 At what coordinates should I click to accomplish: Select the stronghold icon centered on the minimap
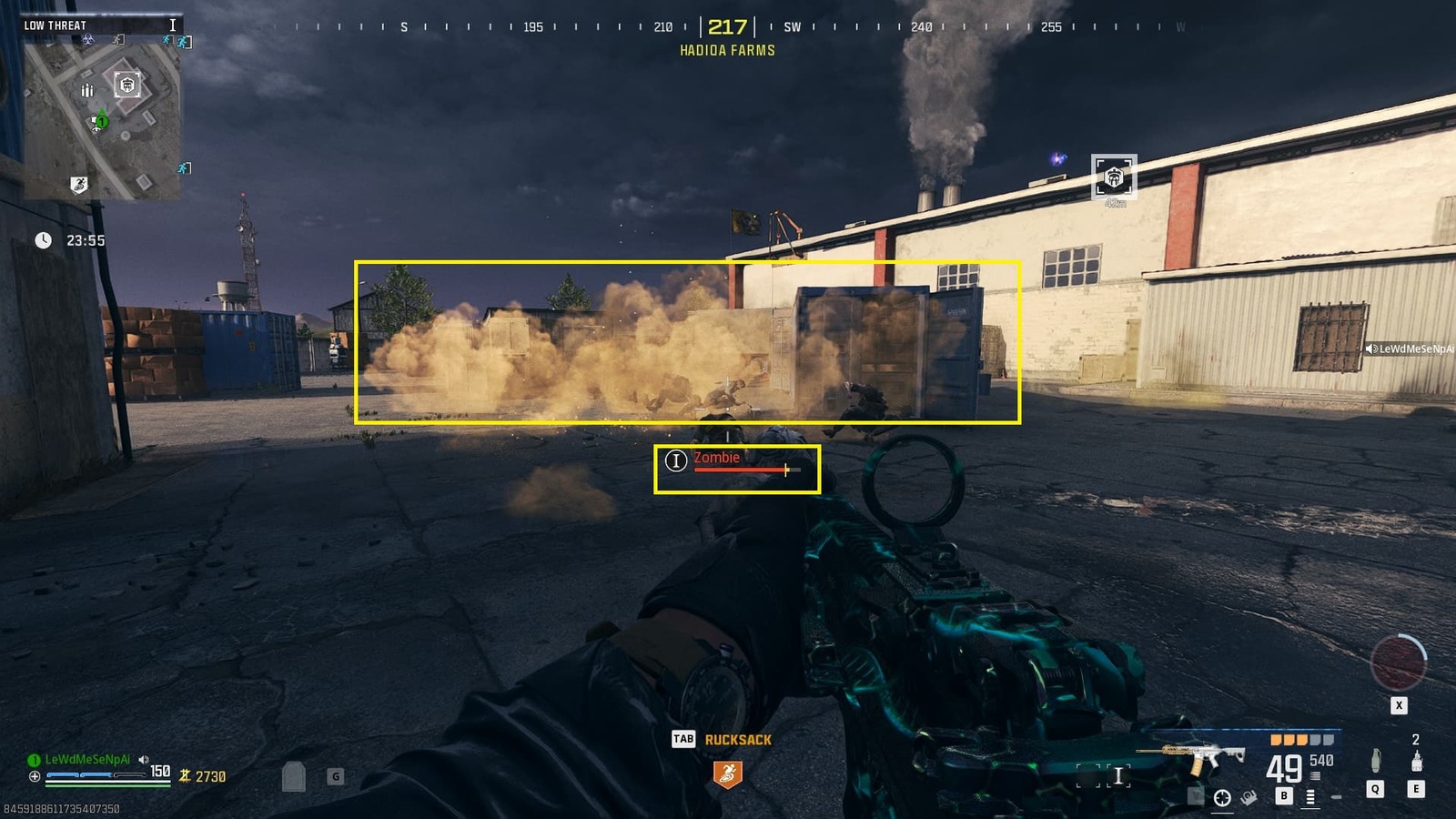click(x=127, y=85)
